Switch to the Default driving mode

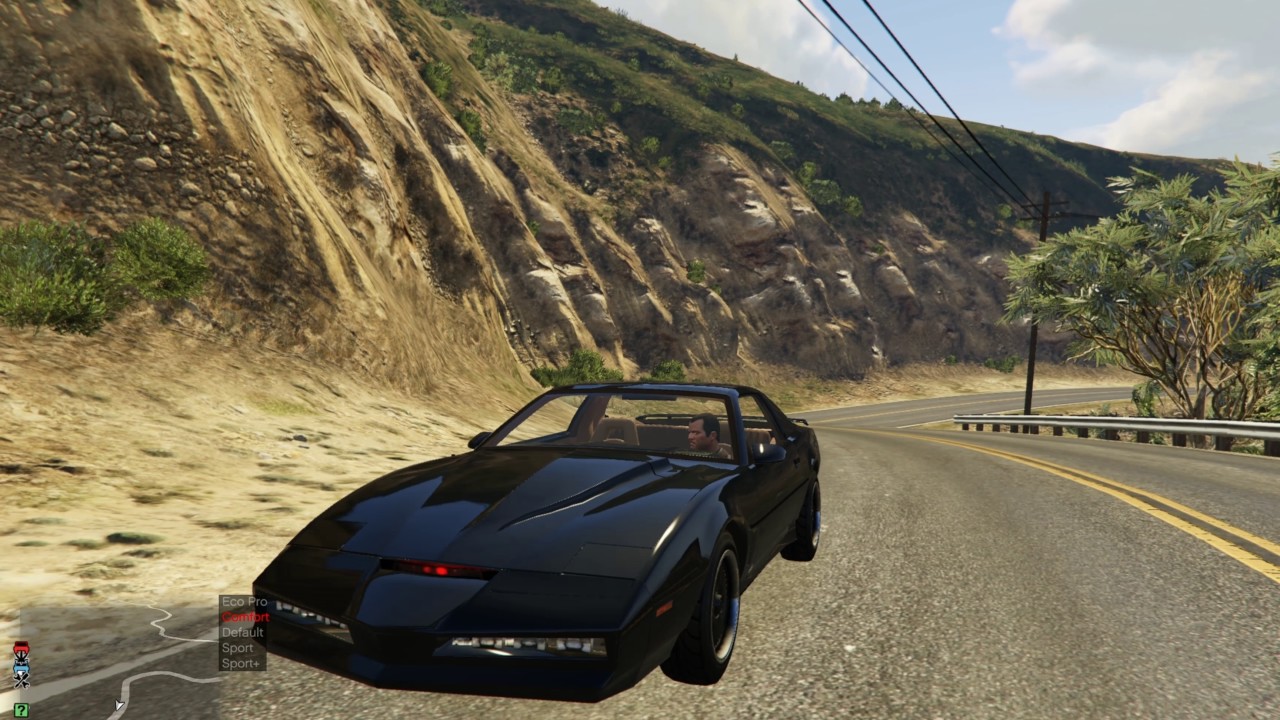point(243,632)
